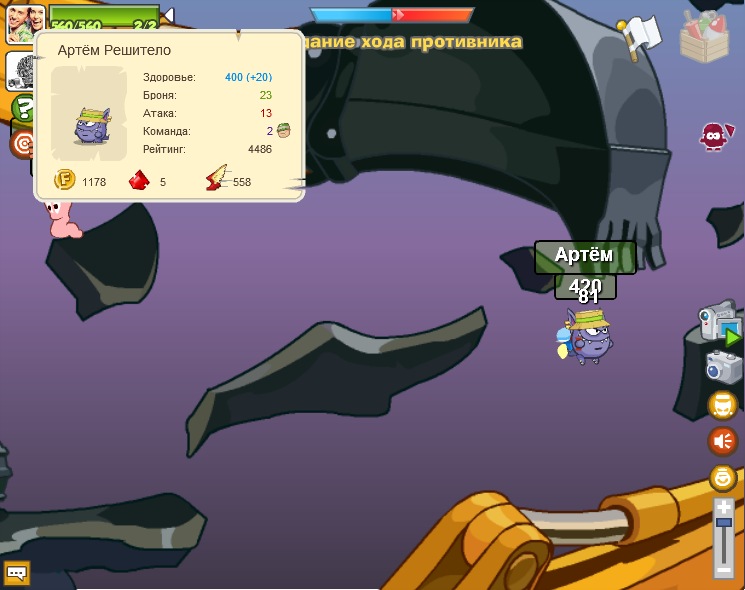Select the player portrait photo
This screenshot has height=590, width=745.
tap(24, 22)
